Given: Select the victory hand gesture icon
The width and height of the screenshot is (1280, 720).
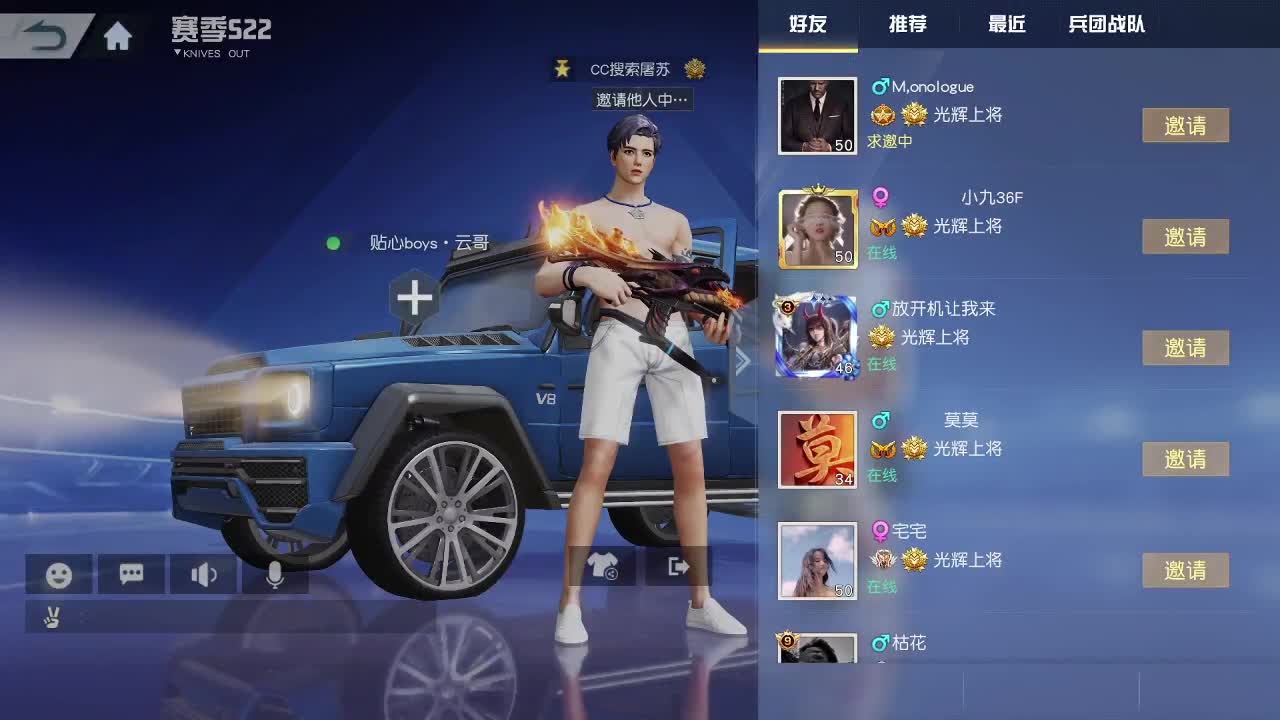Looking at the screenshot, I should tap(51, 617).
